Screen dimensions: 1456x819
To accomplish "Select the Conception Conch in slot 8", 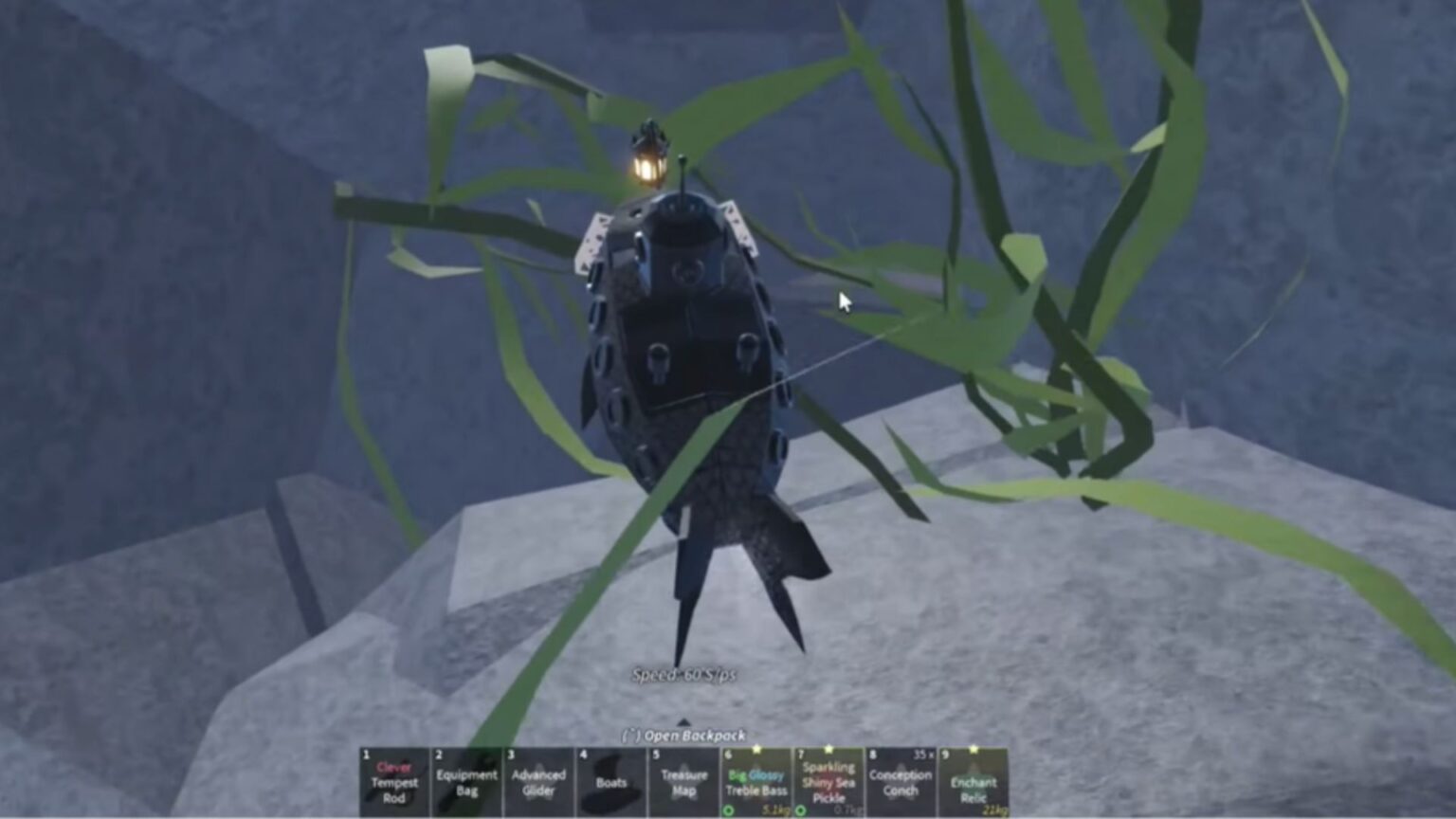I will 899,782.
